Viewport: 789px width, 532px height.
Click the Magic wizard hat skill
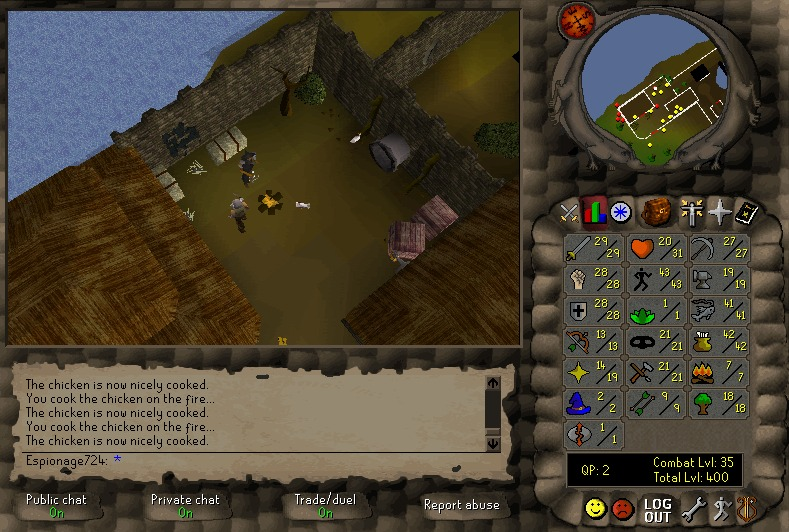click(x=592, y=404)
